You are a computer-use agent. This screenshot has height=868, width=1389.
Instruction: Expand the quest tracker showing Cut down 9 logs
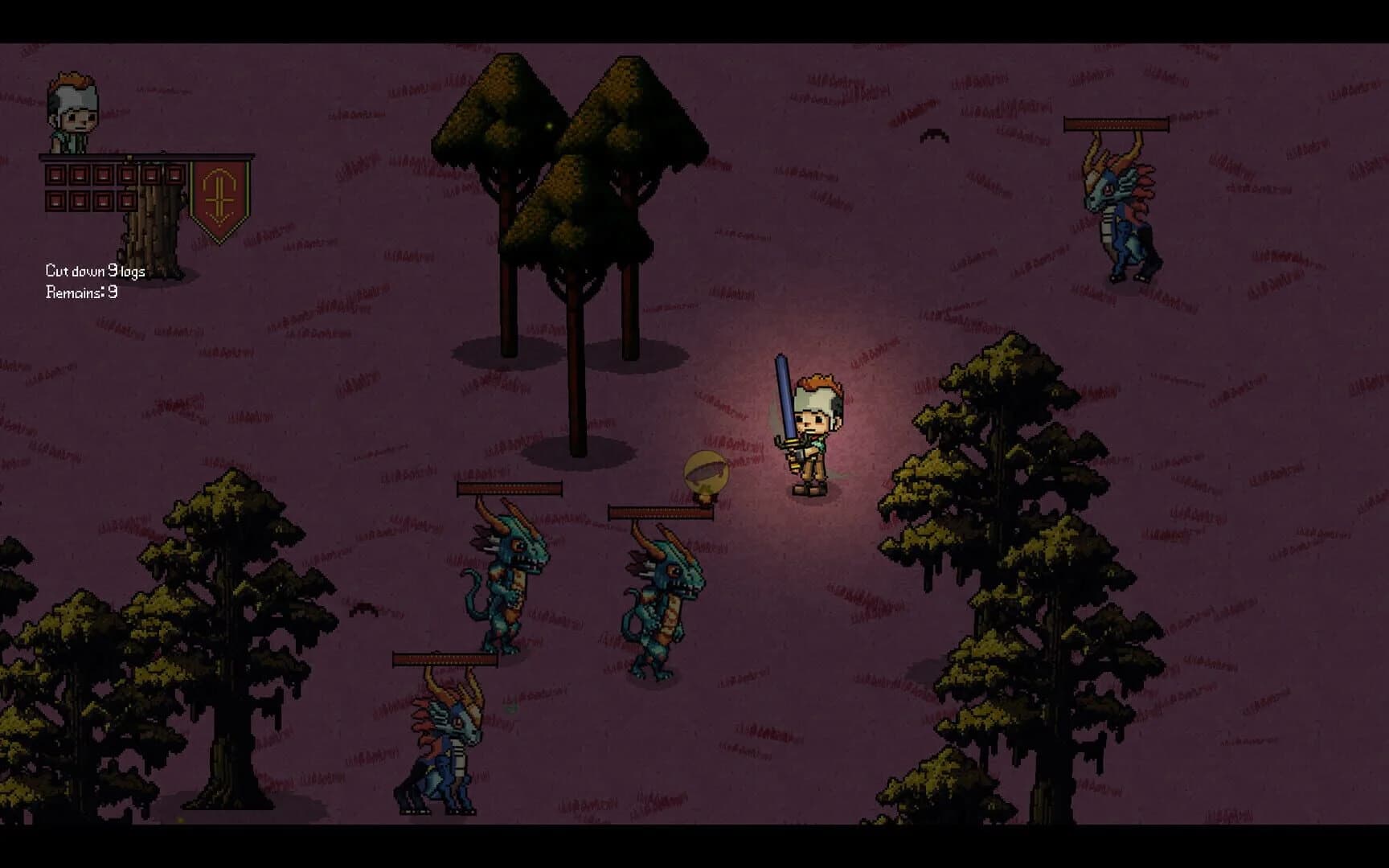coord(96,271)
